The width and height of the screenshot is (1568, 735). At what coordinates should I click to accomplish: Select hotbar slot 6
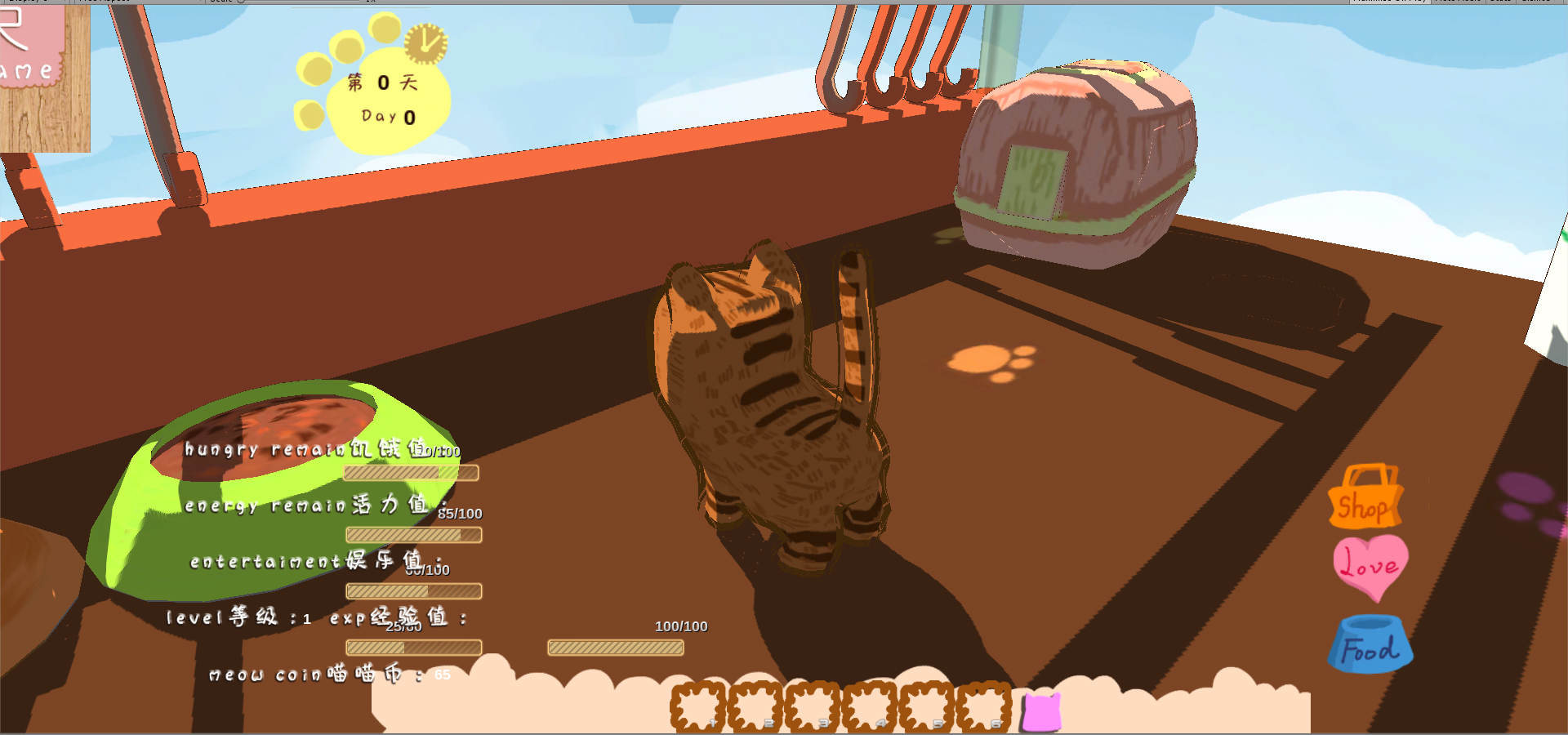(983, 707)
